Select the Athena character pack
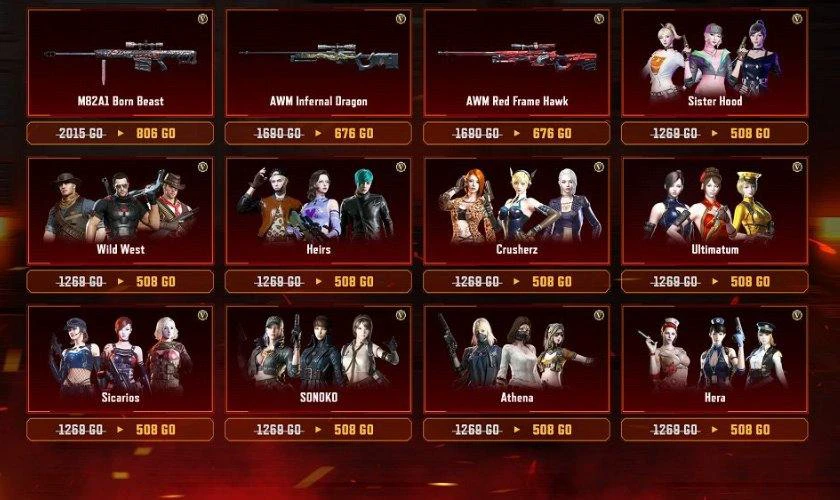This screenshot has width=840, height=500. tap(516, 359)
